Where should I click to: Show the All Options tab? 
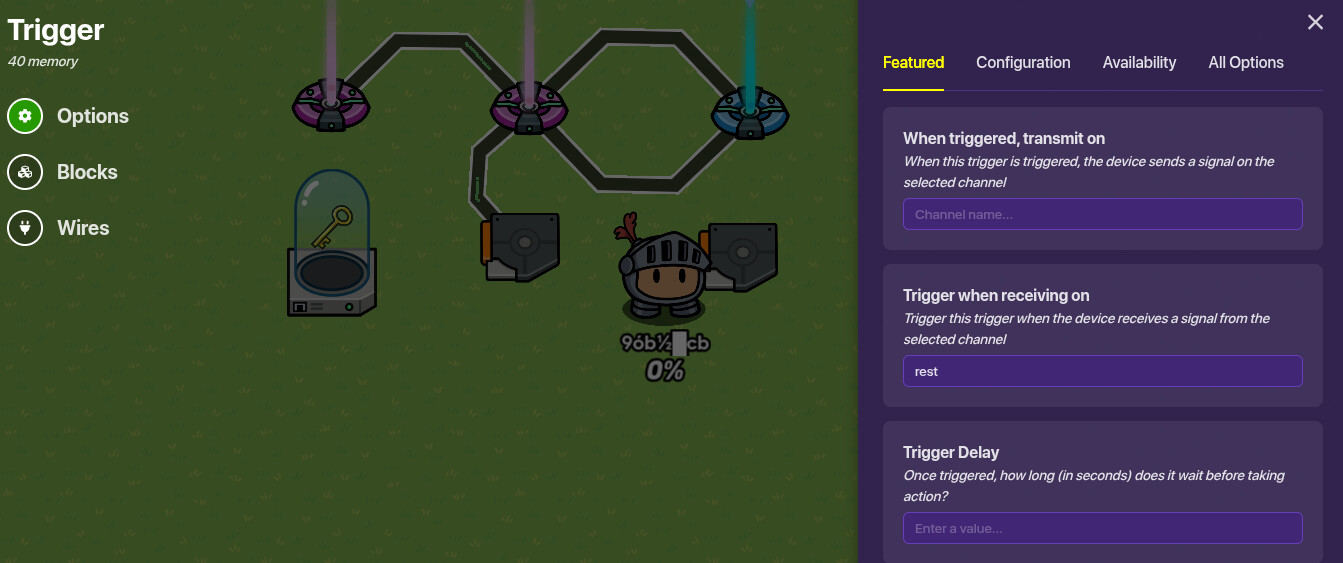point(1245,62)
